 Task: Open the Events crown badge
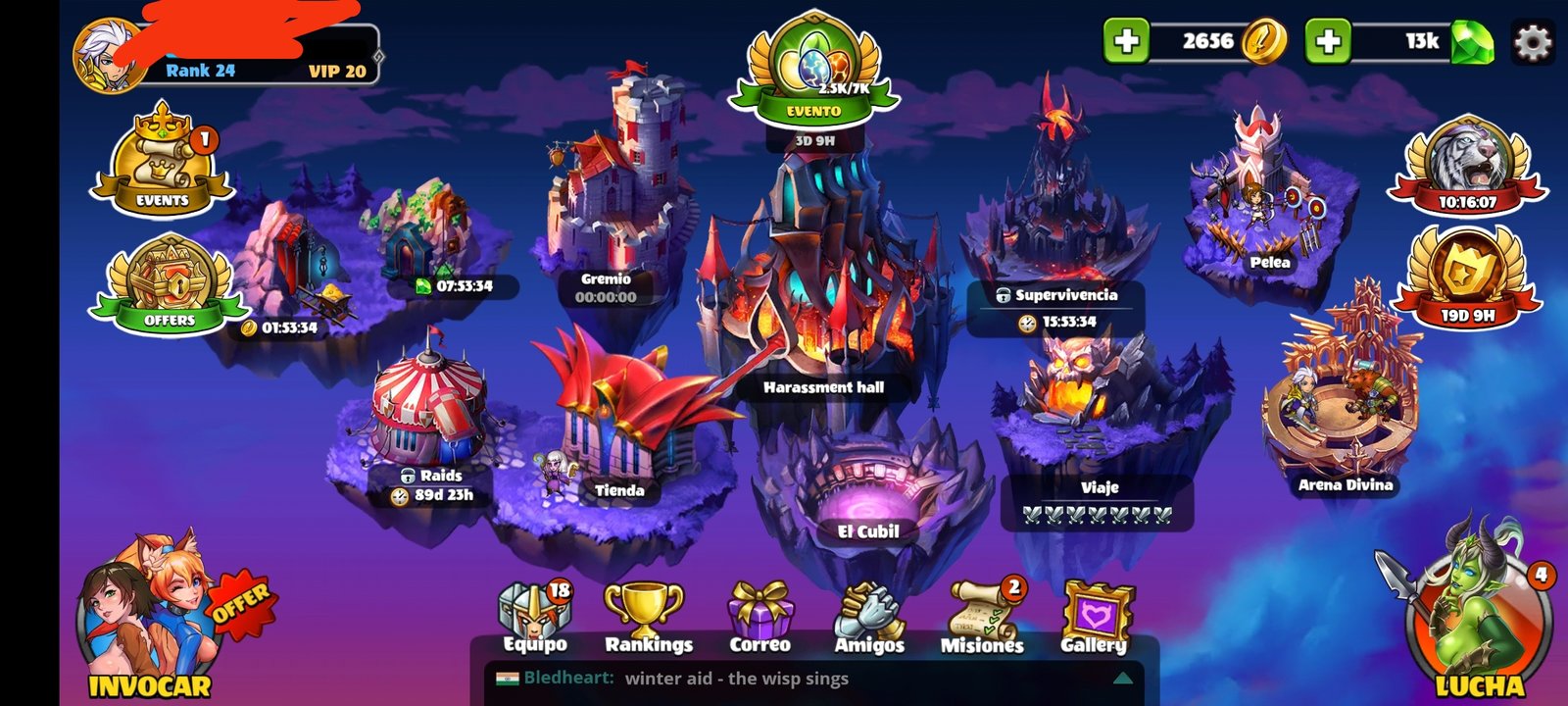pos(163,160)
